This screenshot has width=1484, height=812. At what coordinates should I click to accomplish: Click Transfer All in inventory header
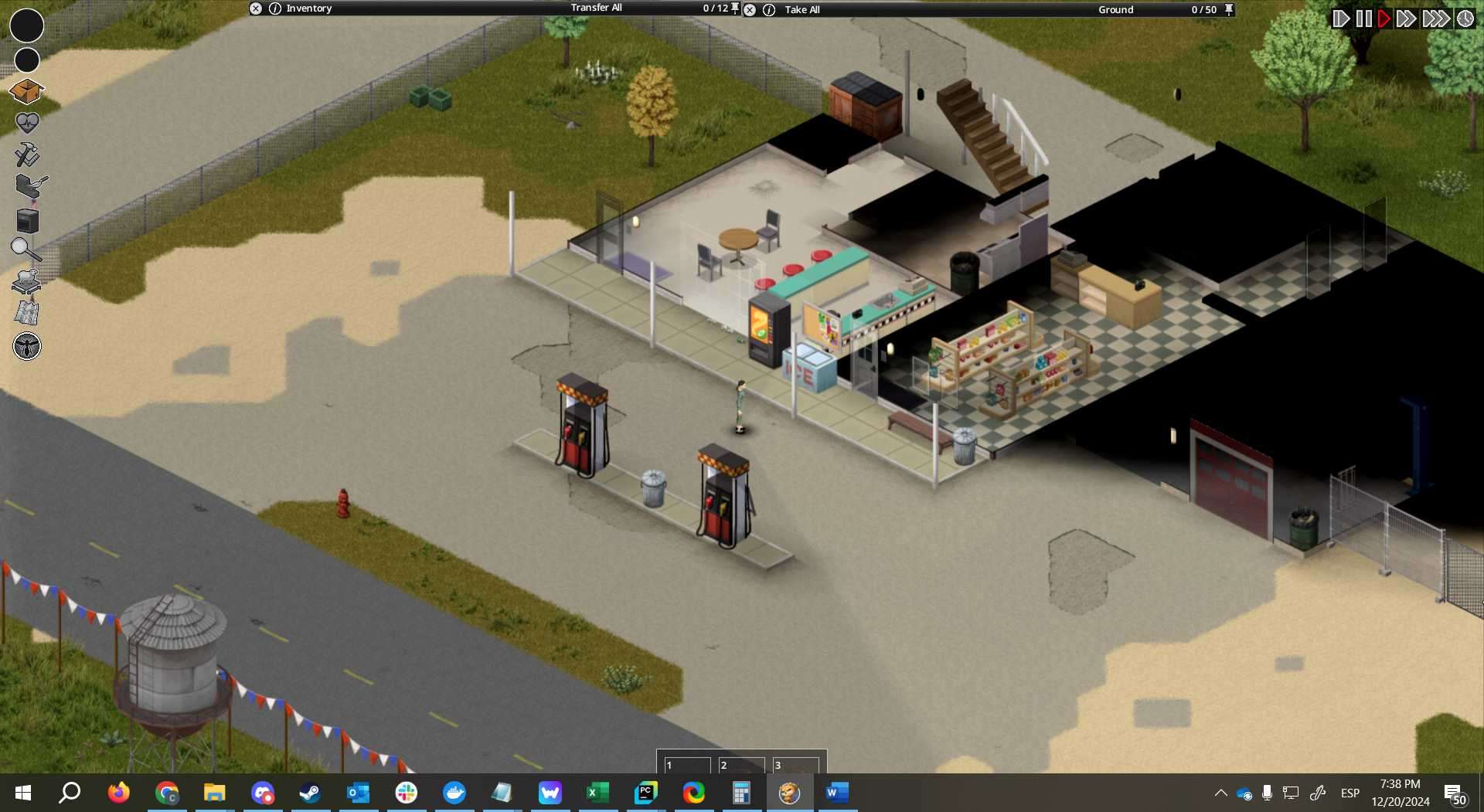coord(596,8)
